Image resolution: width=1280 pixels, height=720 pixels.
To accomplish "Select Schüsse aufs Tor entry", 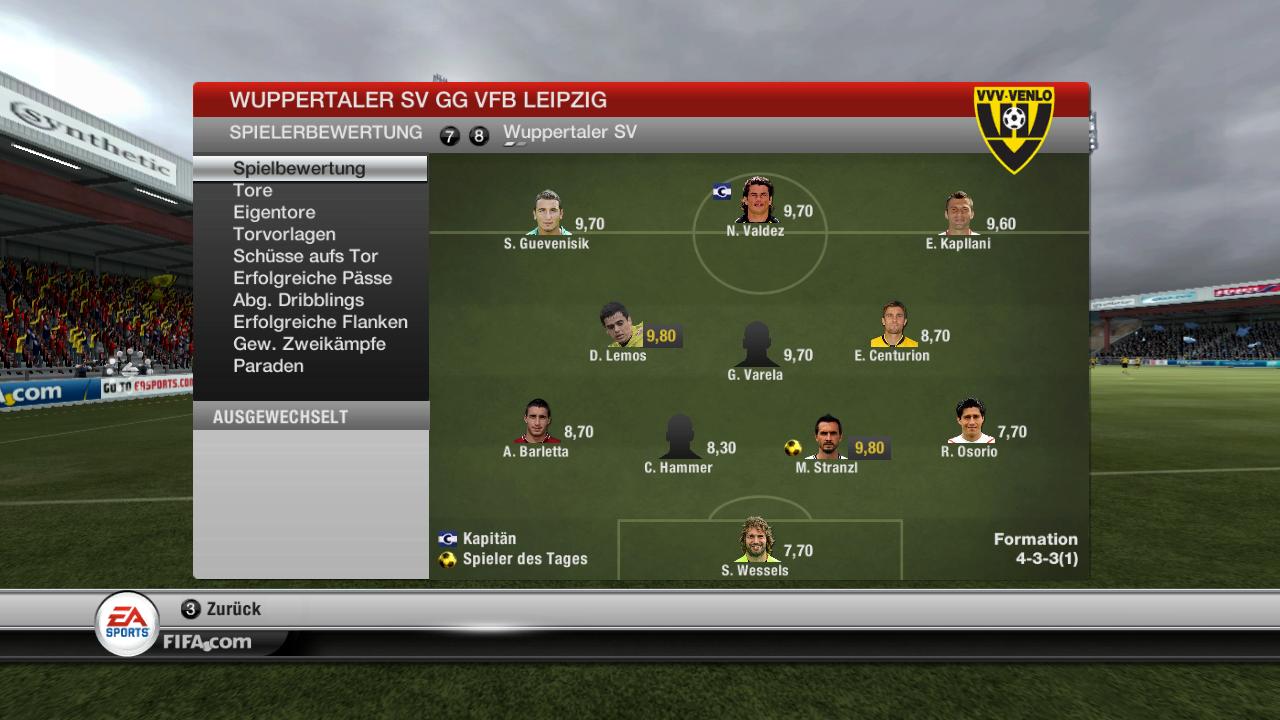I will pos(305,256).
